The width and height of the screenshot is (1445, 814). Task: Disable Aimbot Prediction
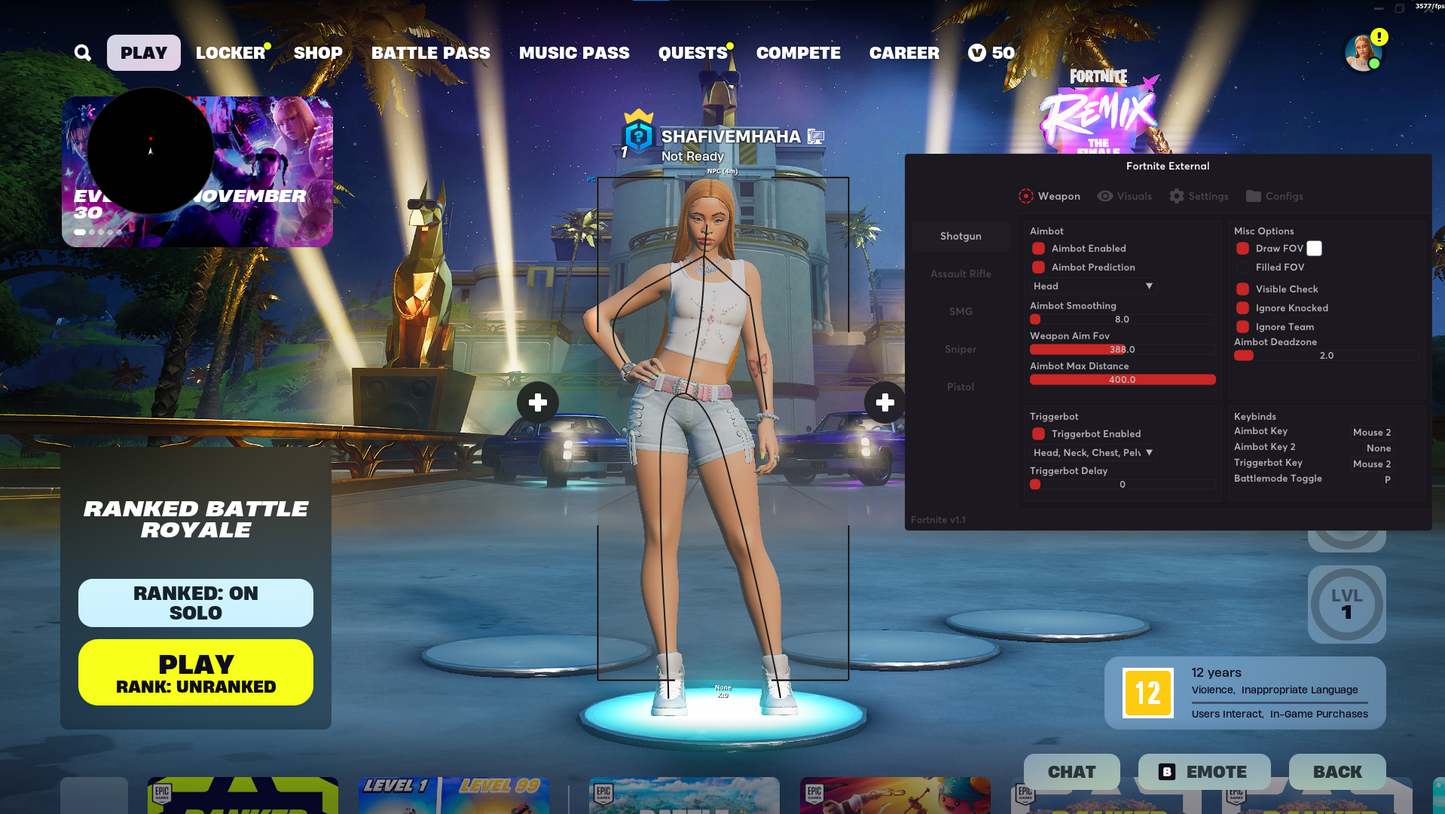pyautogui.click(x=1037, y=267)
